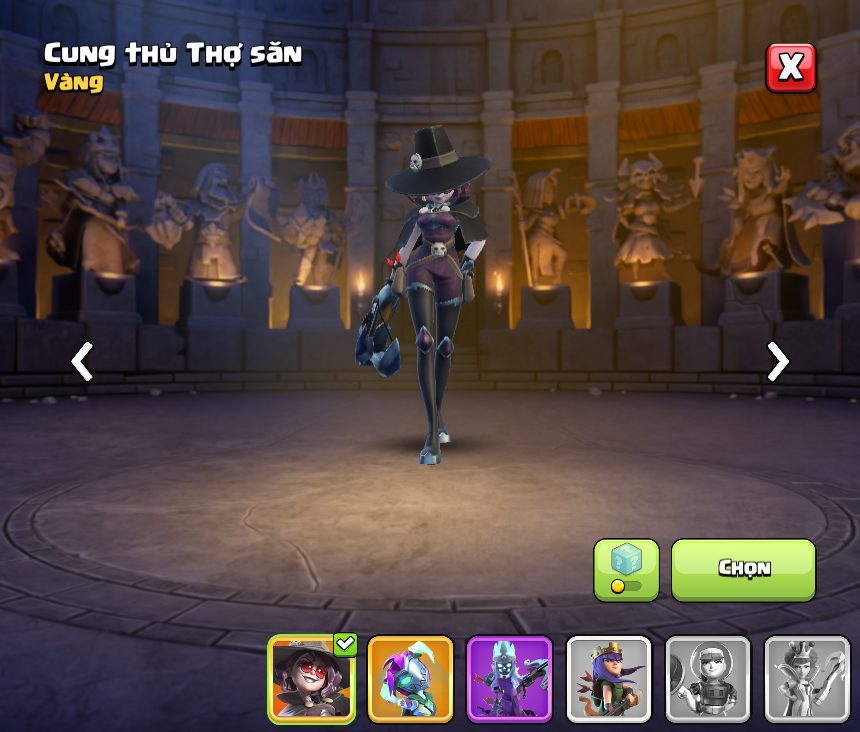Choose the greyed-out astronaut helmet skin thumbnail
860x732 pixels.
tap(707, 679)
